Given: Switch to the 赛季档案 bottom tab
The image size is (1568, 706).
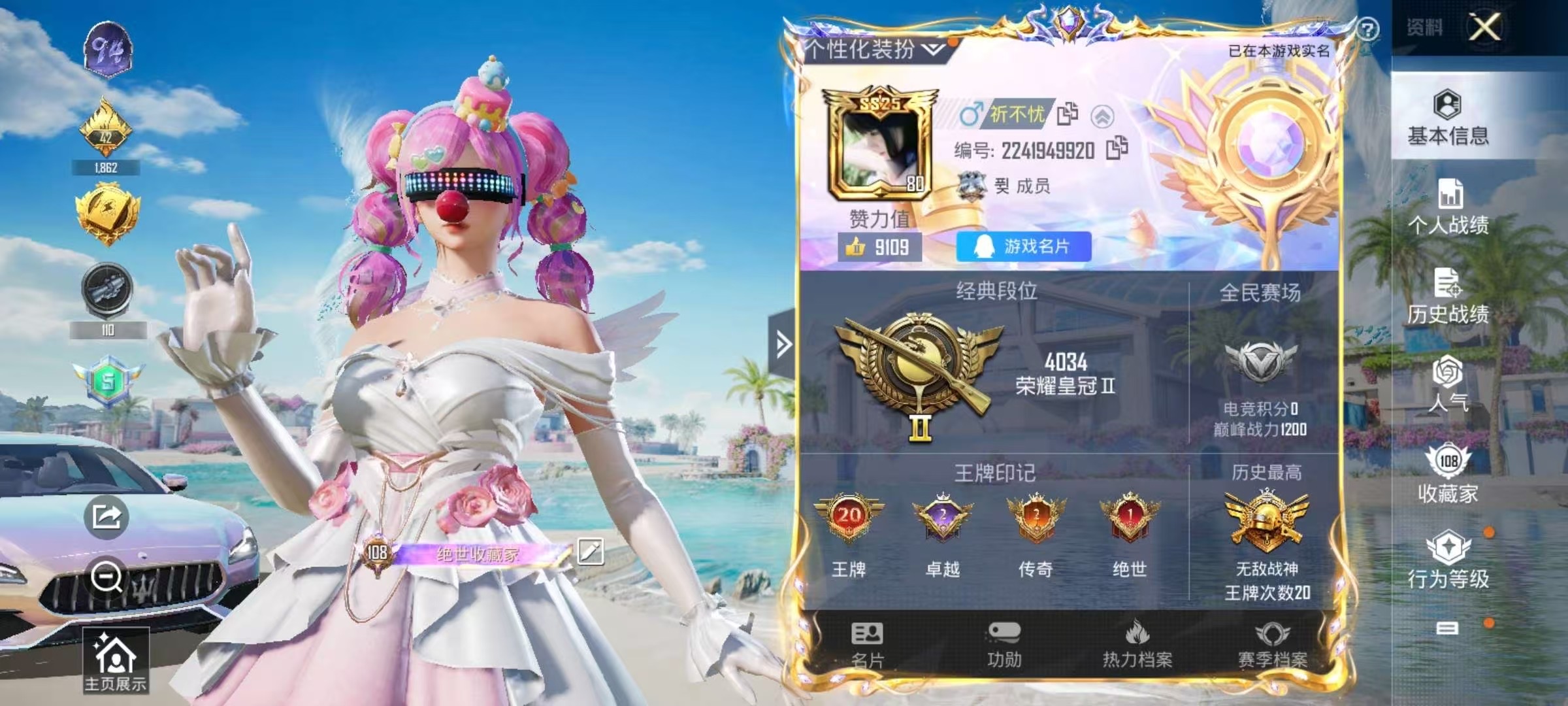Looking at the screenshot, I should click(x=1272, y=645).
